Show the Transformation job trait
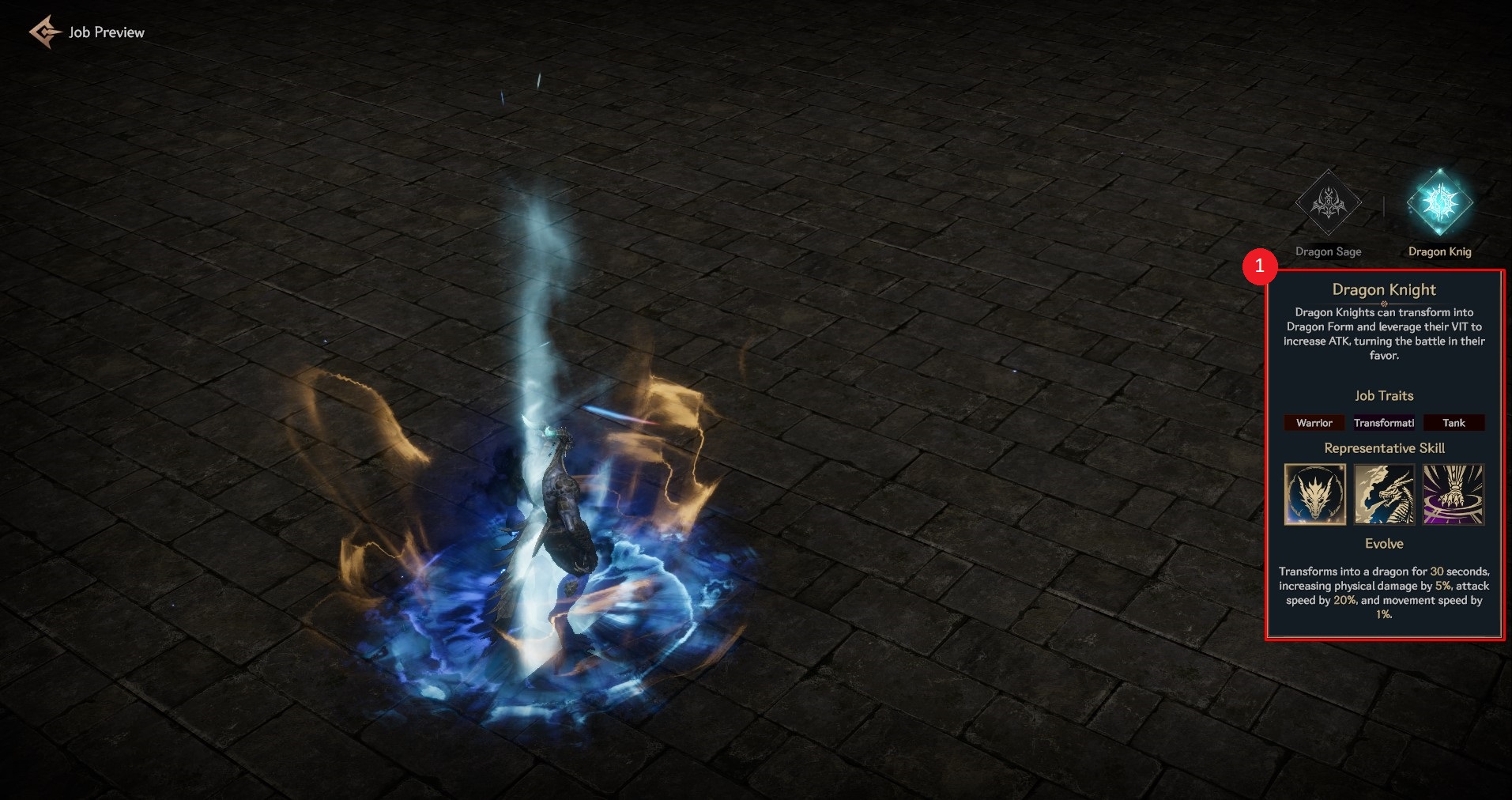1512x800 pixels. [1384, 423]
